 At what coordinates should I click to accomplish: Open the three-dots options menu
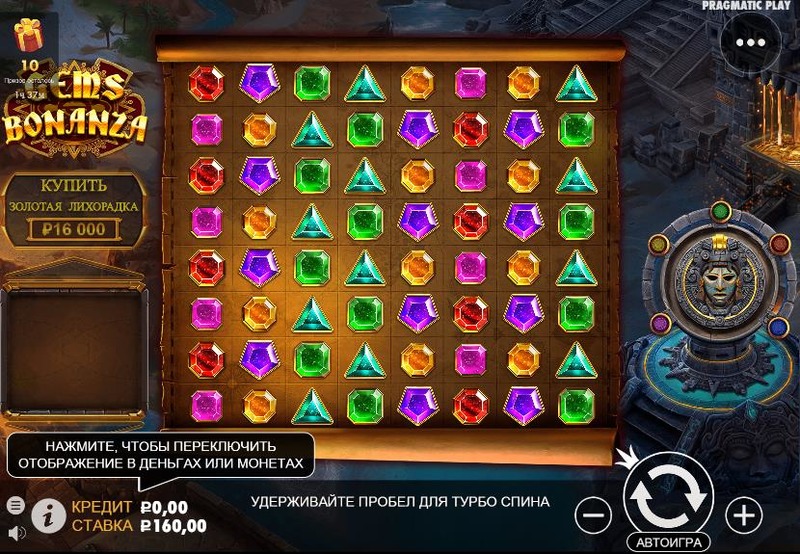749,43
